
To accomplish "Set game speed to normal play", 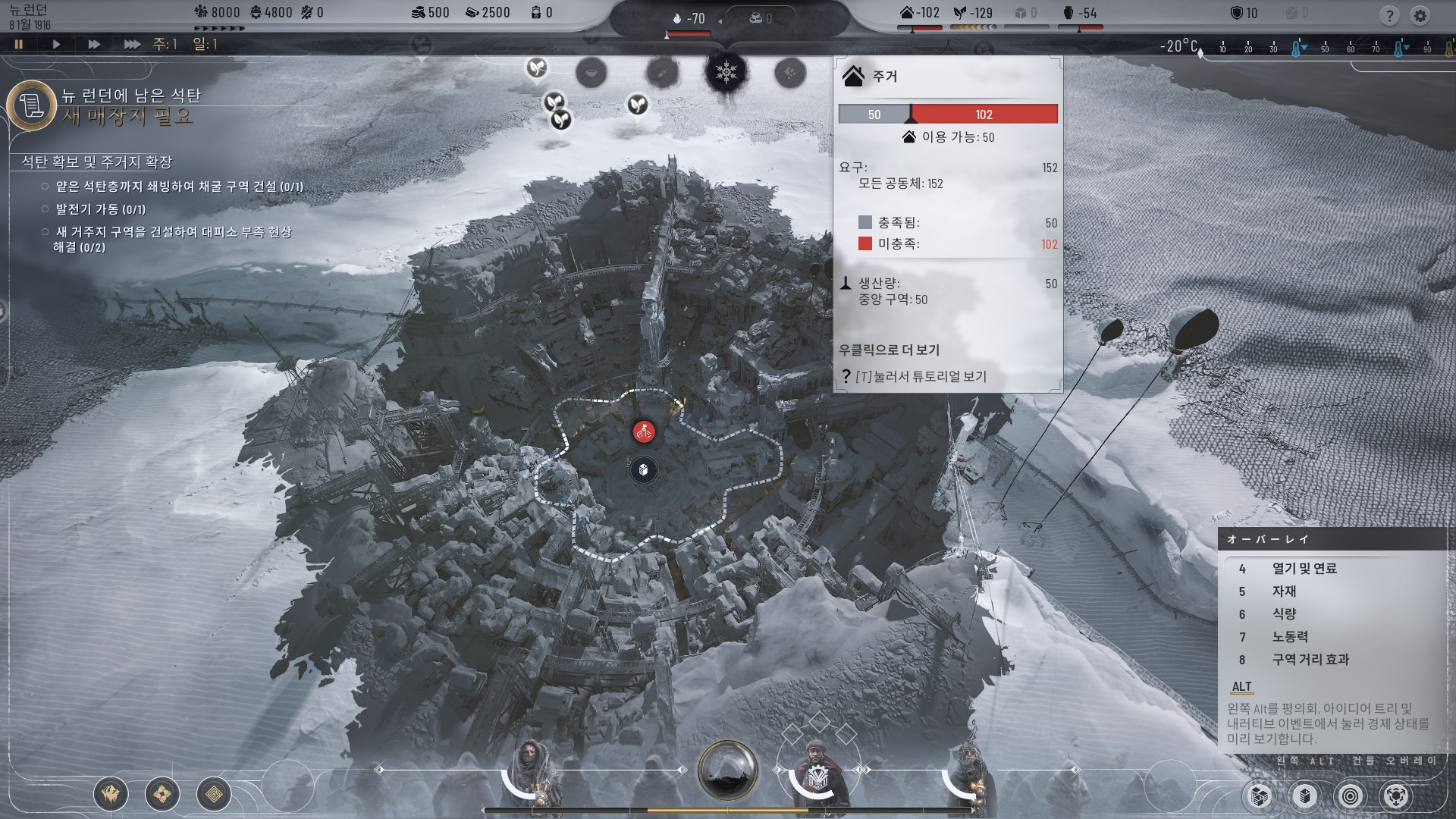I will pos(56,44).
